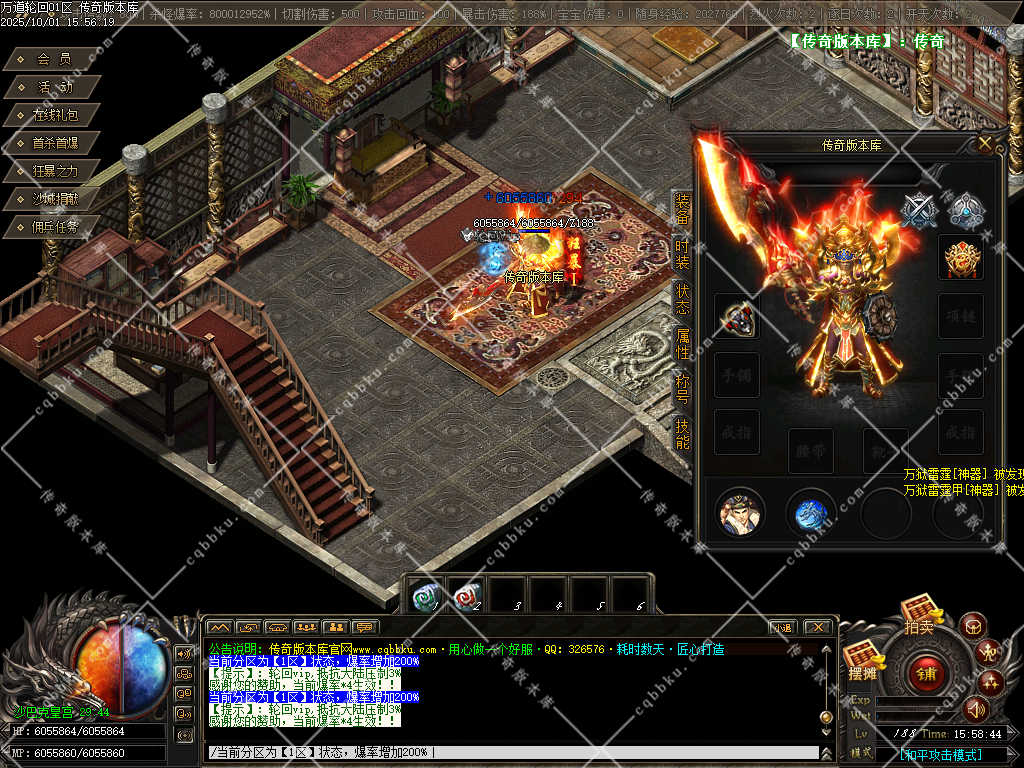The image size is (1024, 768).
Task: Select the red medal equipment slot
Action: (x=960, y=259)
